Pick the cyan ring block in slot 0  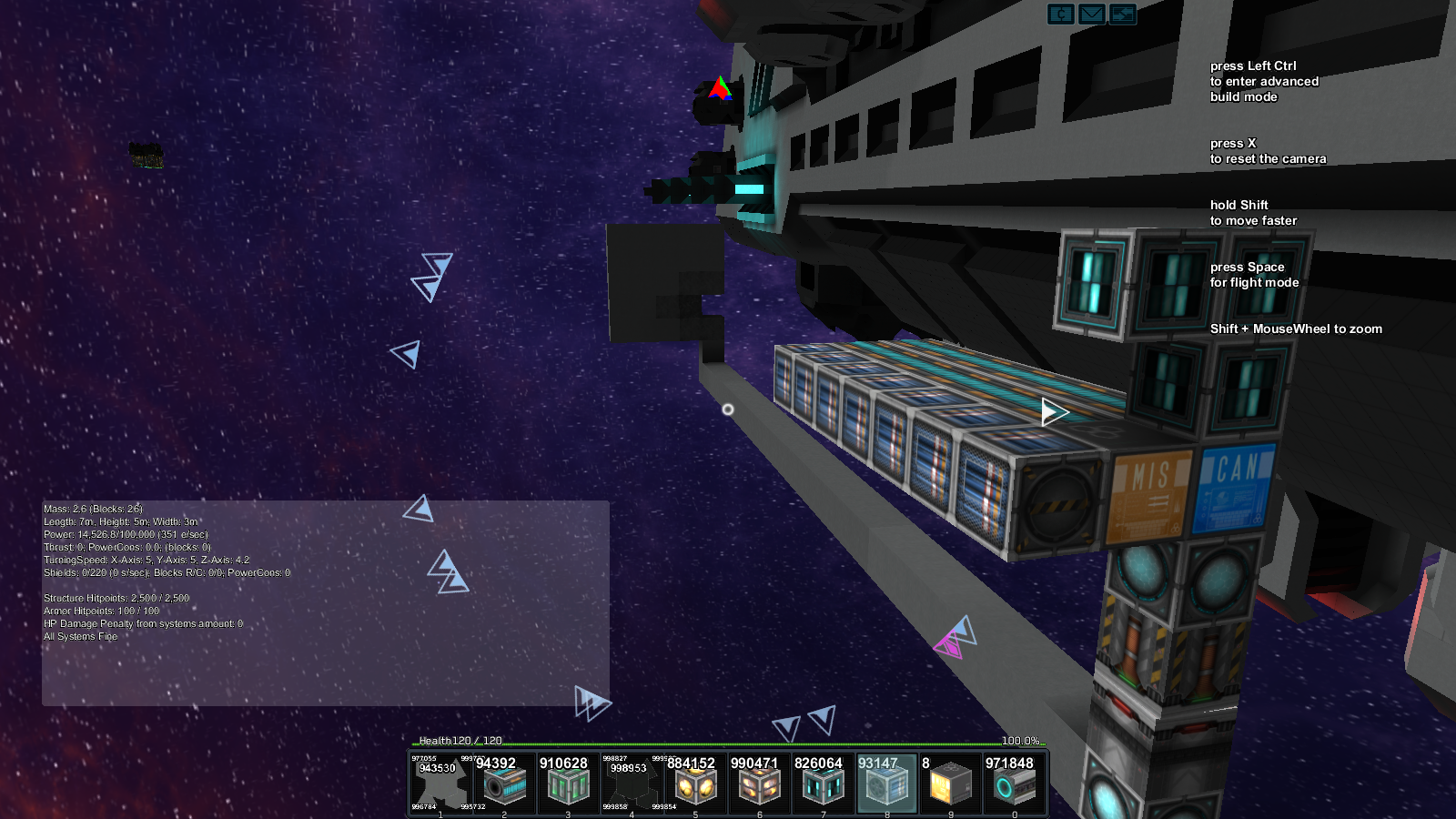tap(1014, 784)
